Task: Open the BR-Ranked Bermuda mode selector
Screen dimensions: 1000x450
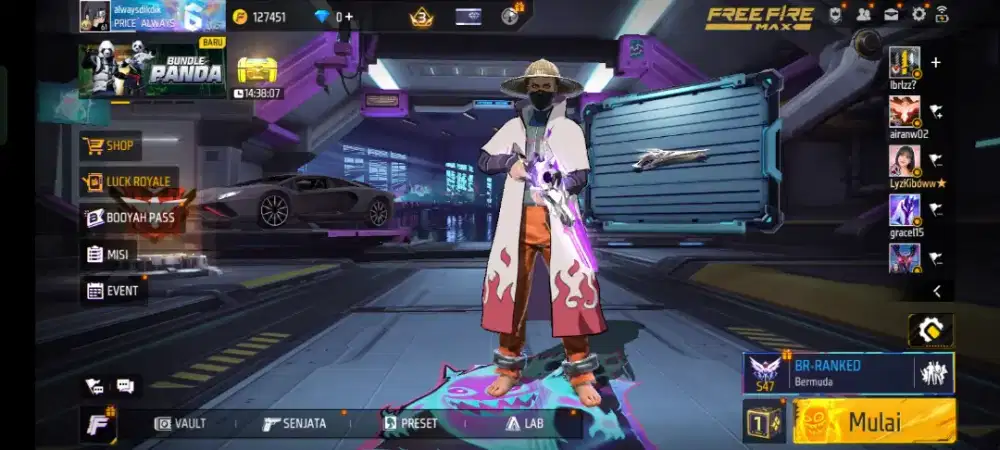Action: 848,372
